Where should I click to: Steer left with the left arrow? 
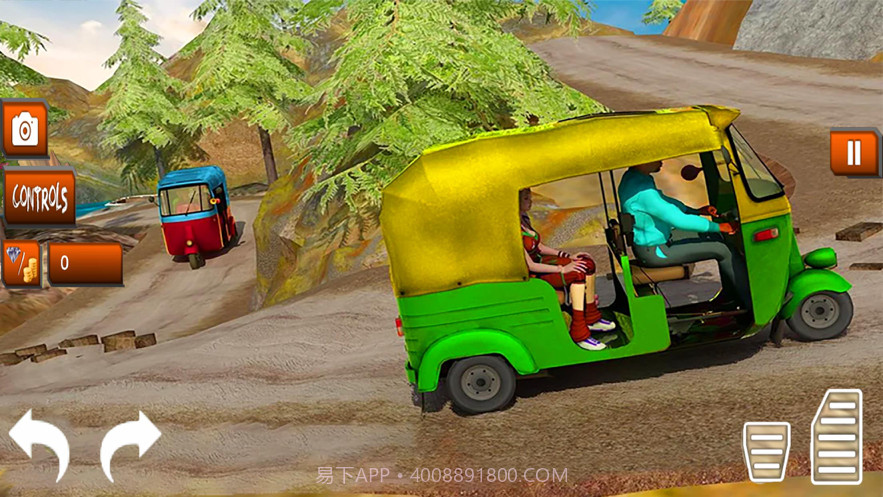click(40, 443)
